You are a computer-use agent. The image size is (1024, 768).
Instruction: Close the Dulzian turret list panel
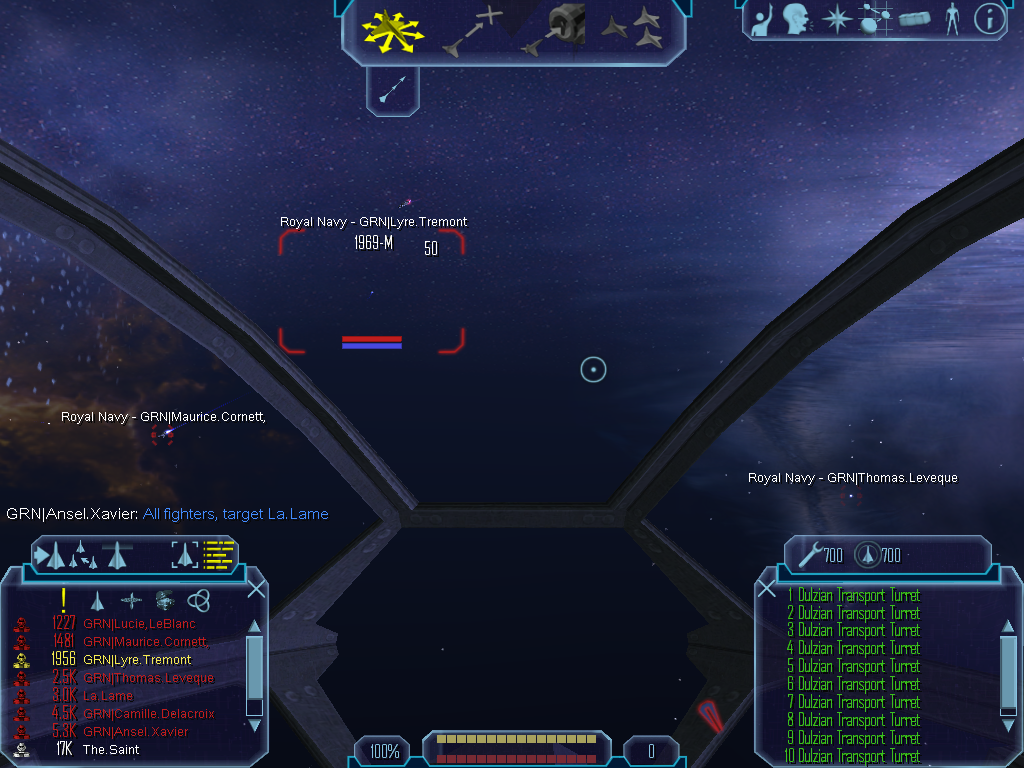coord(767,589)
